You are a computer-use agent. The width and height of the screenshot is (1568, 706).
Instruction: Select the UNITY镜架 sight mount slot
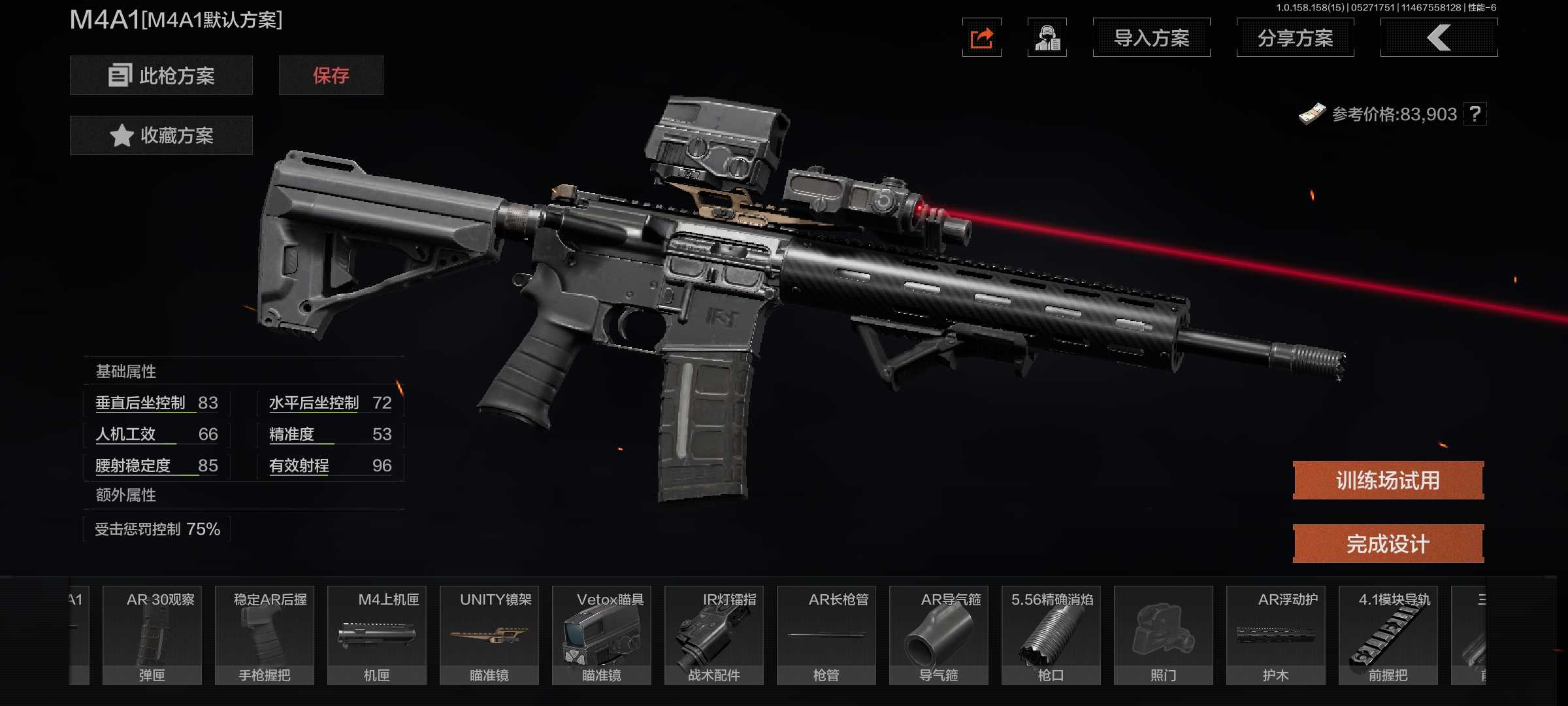click(x=489, y=635)
